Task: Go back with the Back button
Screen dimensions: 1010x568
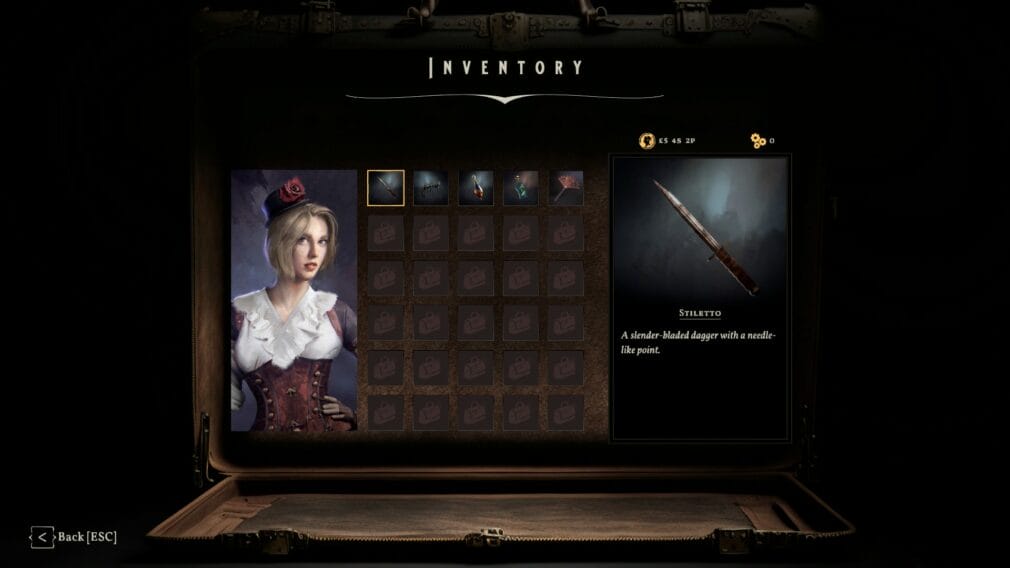Action: tap(74, 537)
